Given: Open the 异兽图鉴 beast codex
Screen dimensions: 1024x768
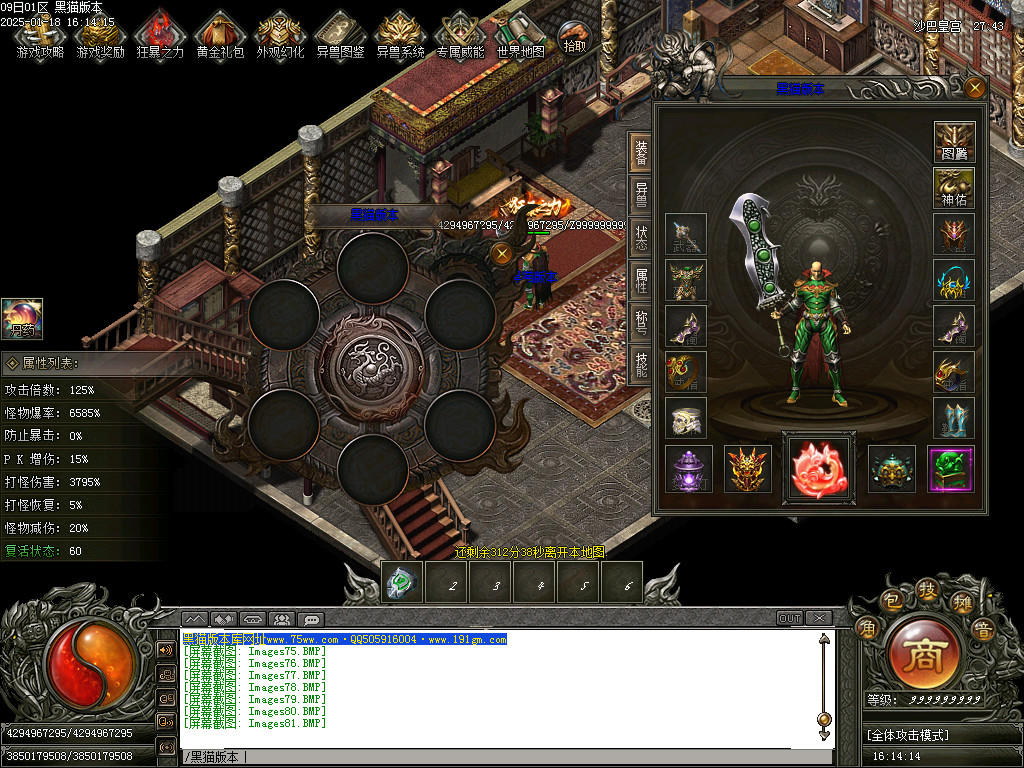Looking at the screenshot, I should tap(340, 35).
